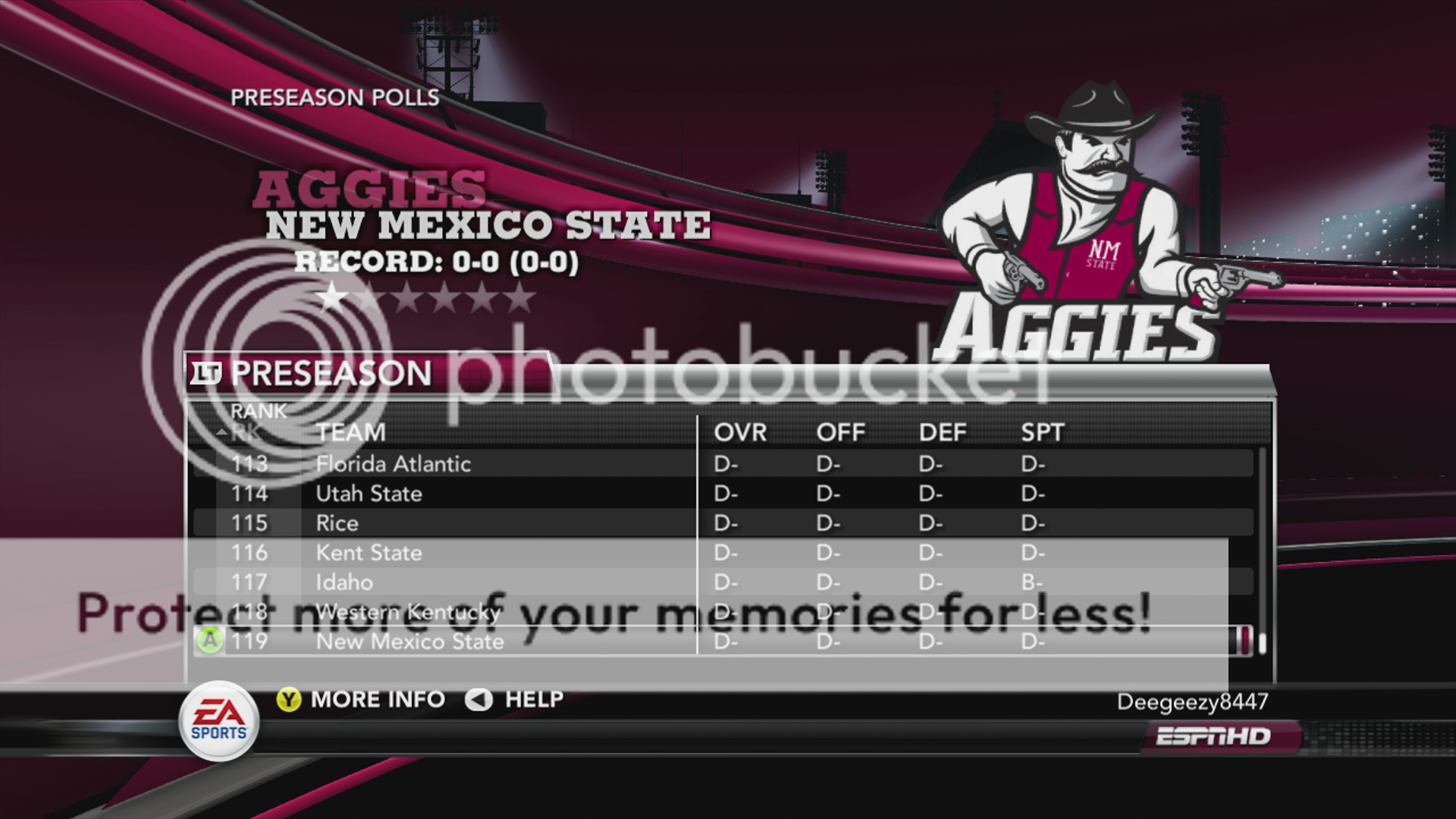Viewport: 1456px width, 819px height.
Task: Select the Idaho team row
Action: pyautogui.click(x=344, y=582)
